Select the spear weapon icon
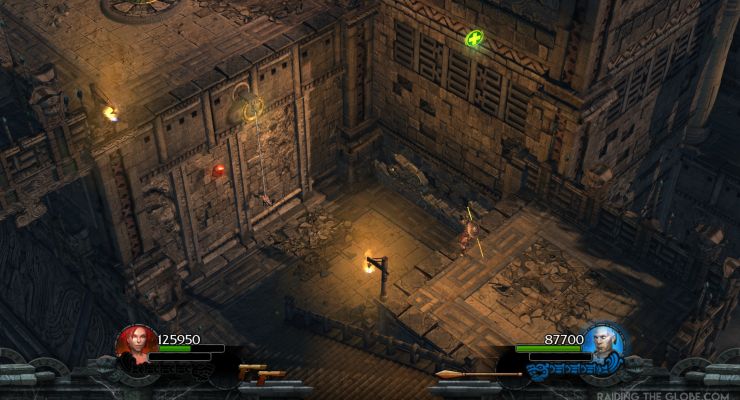The image size is (740, 400). pyautogui.click(x=477, y=374)
